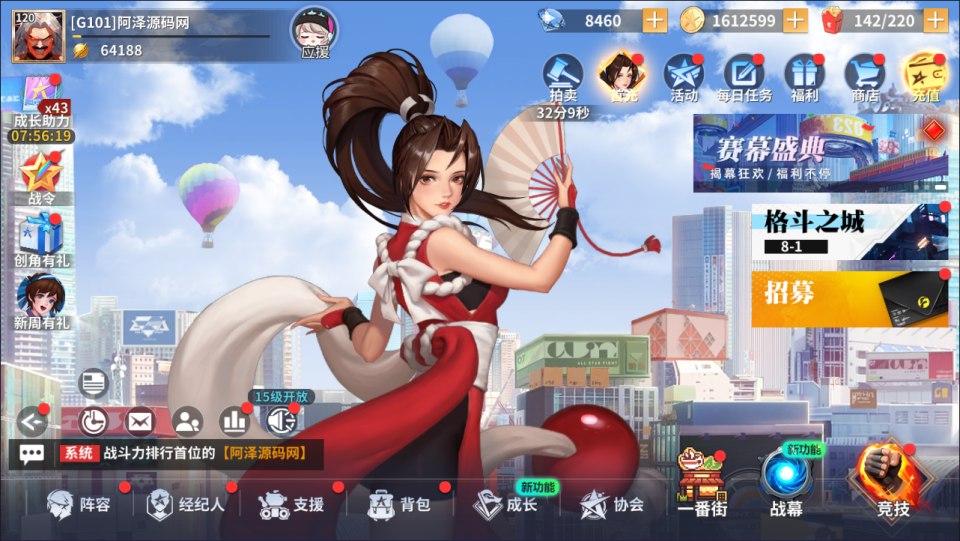Add more diamonds with the plus button
Viewport: 960px width, 541px height.
654,20
